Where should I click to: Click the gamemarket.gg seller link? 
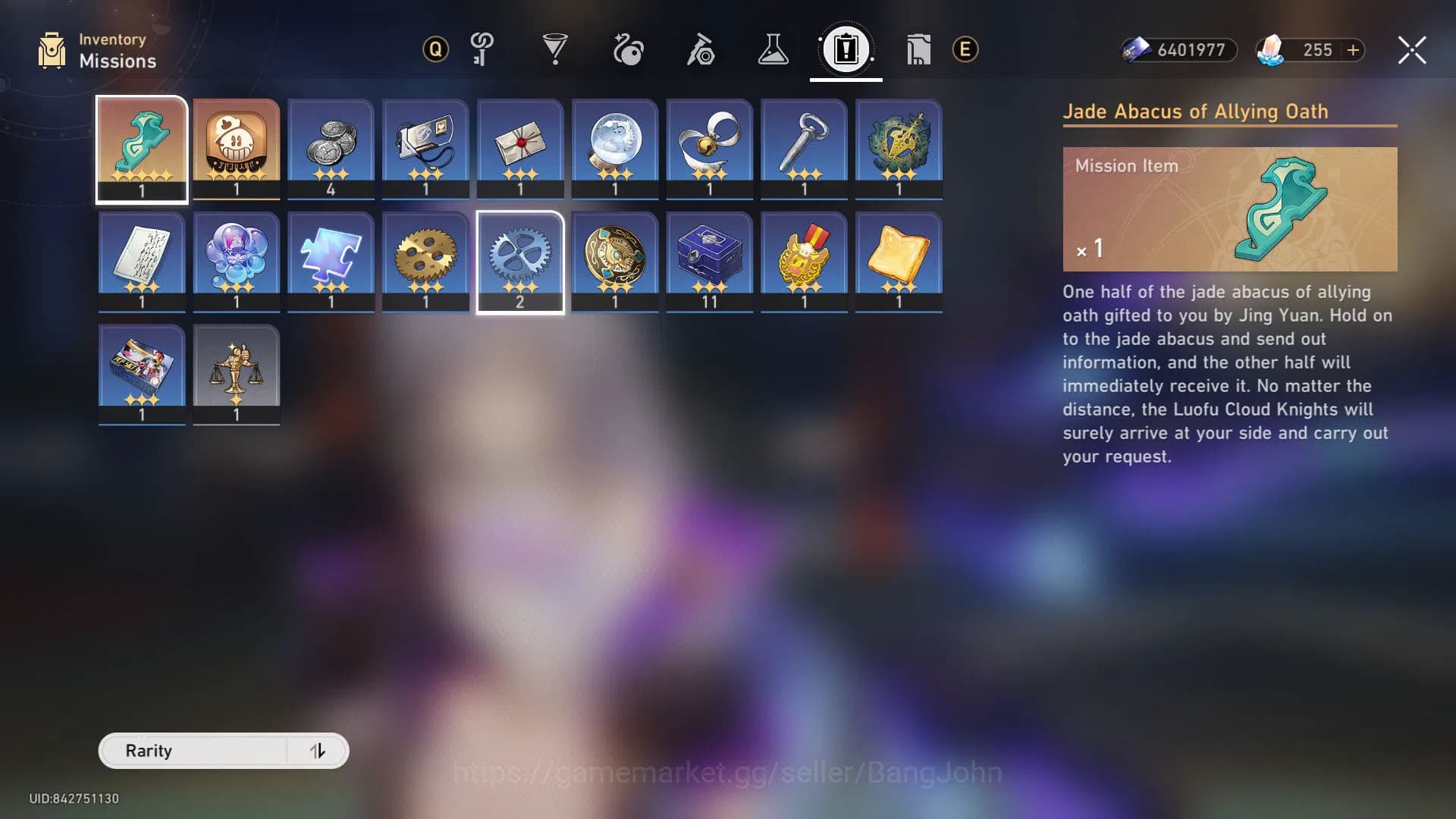pos(726,774)
